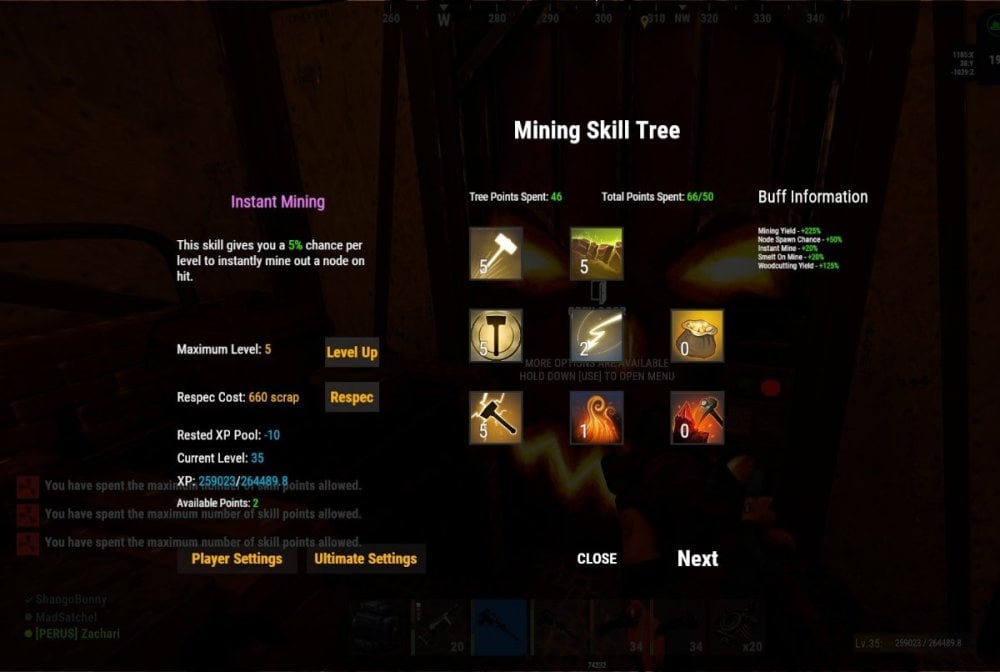1000x672 pixels.
Task: Open Player Settings
Action: pyautogui.click(x=236, y=559)
